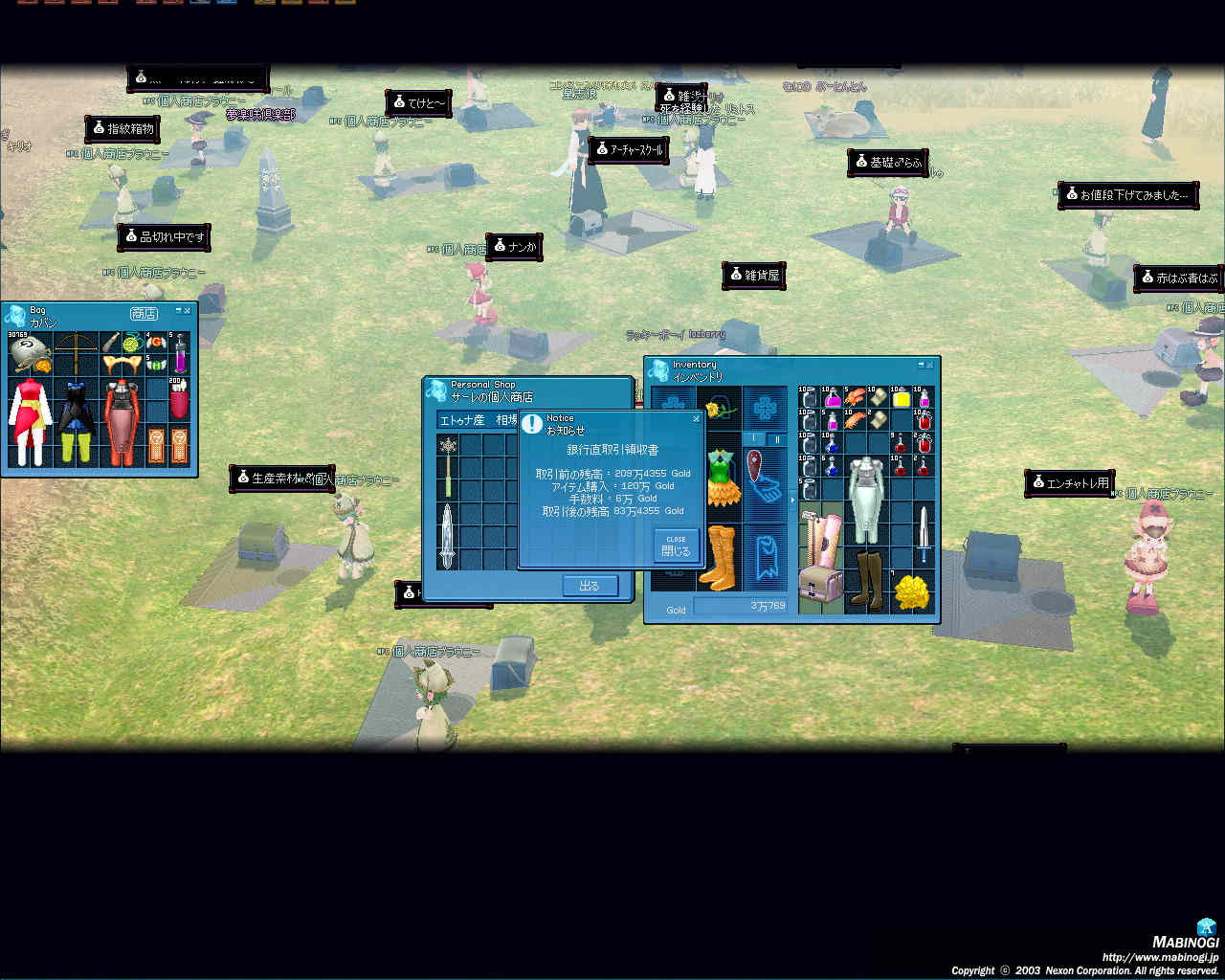Image resolution: width=1225 pixels, height=980 pixels.
Task: Switch to inventory equipment set II
Action: pyautogui.click(x=776, y=439)
